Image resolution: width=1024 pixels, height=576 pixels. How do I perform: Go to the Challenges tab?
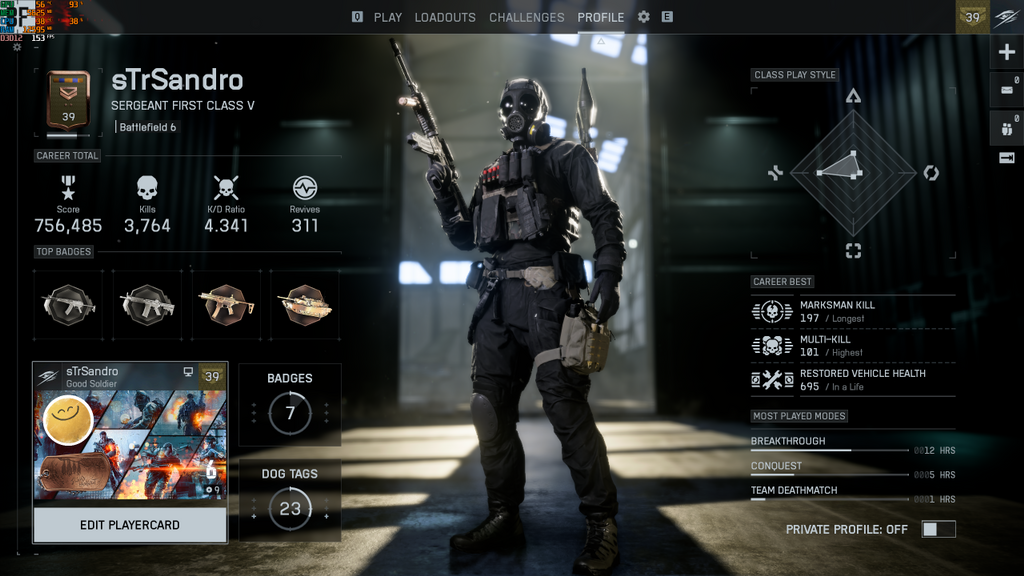coord(526,17)
